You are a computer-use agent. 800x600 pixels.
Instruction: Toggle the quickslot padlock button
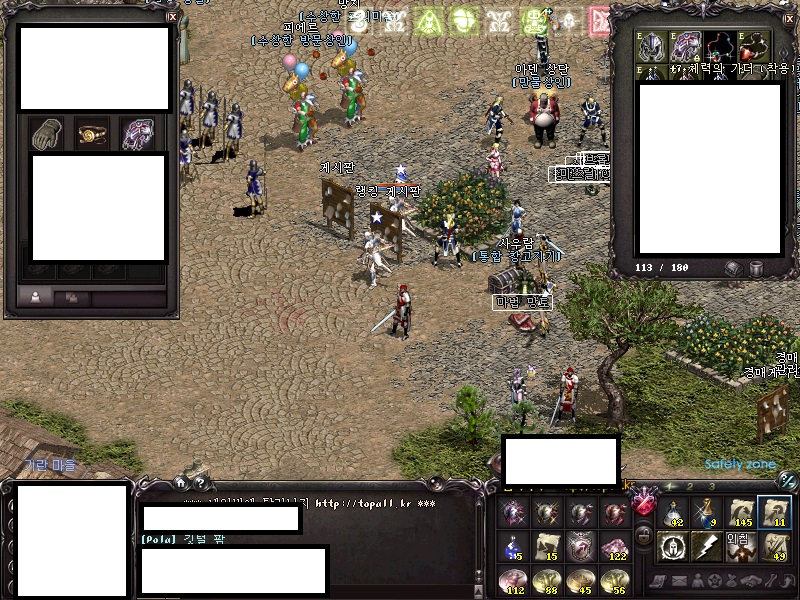tap(644, 534)
